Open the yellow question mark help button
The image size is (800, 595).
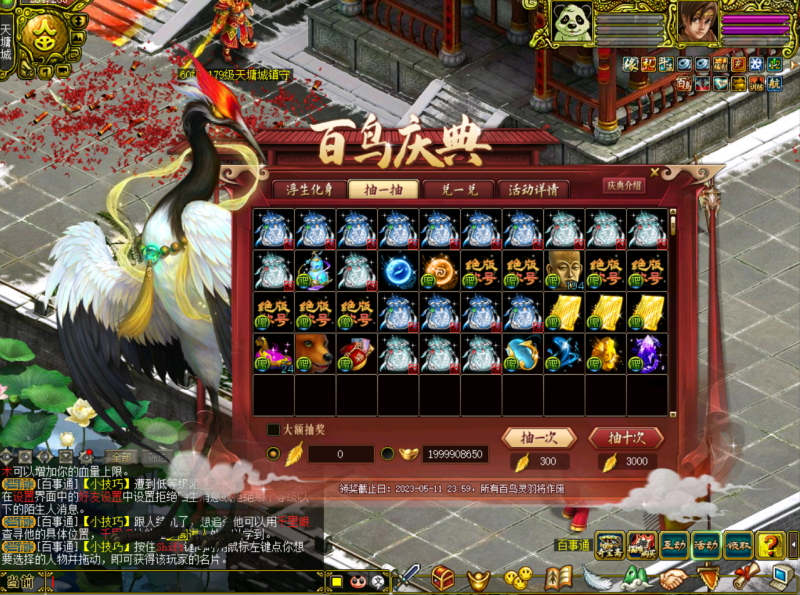[771, 545]
